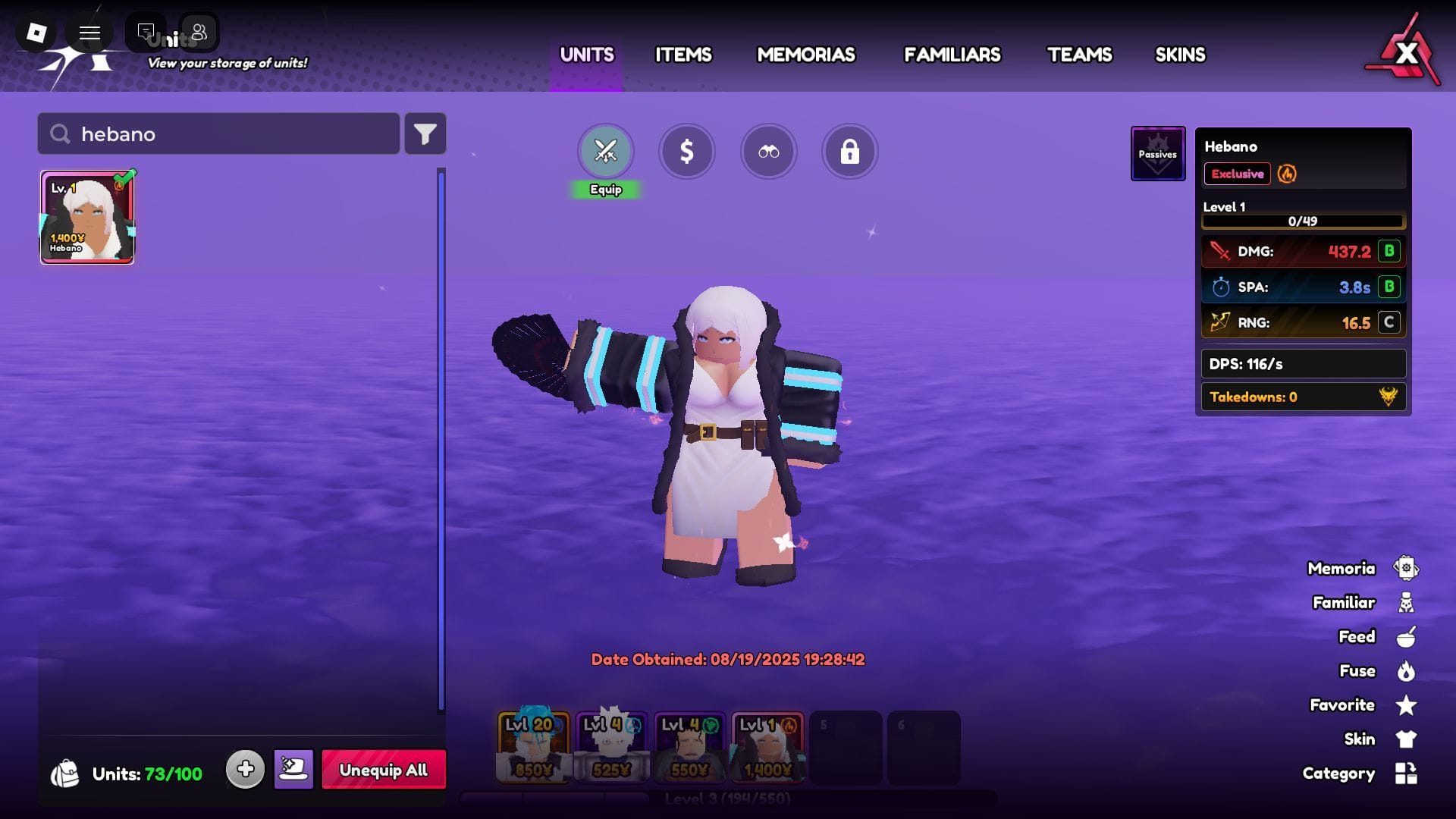Click the Exclusive rarity badge
This screenshot has height=819, width=1456.
click(1237, 174)
